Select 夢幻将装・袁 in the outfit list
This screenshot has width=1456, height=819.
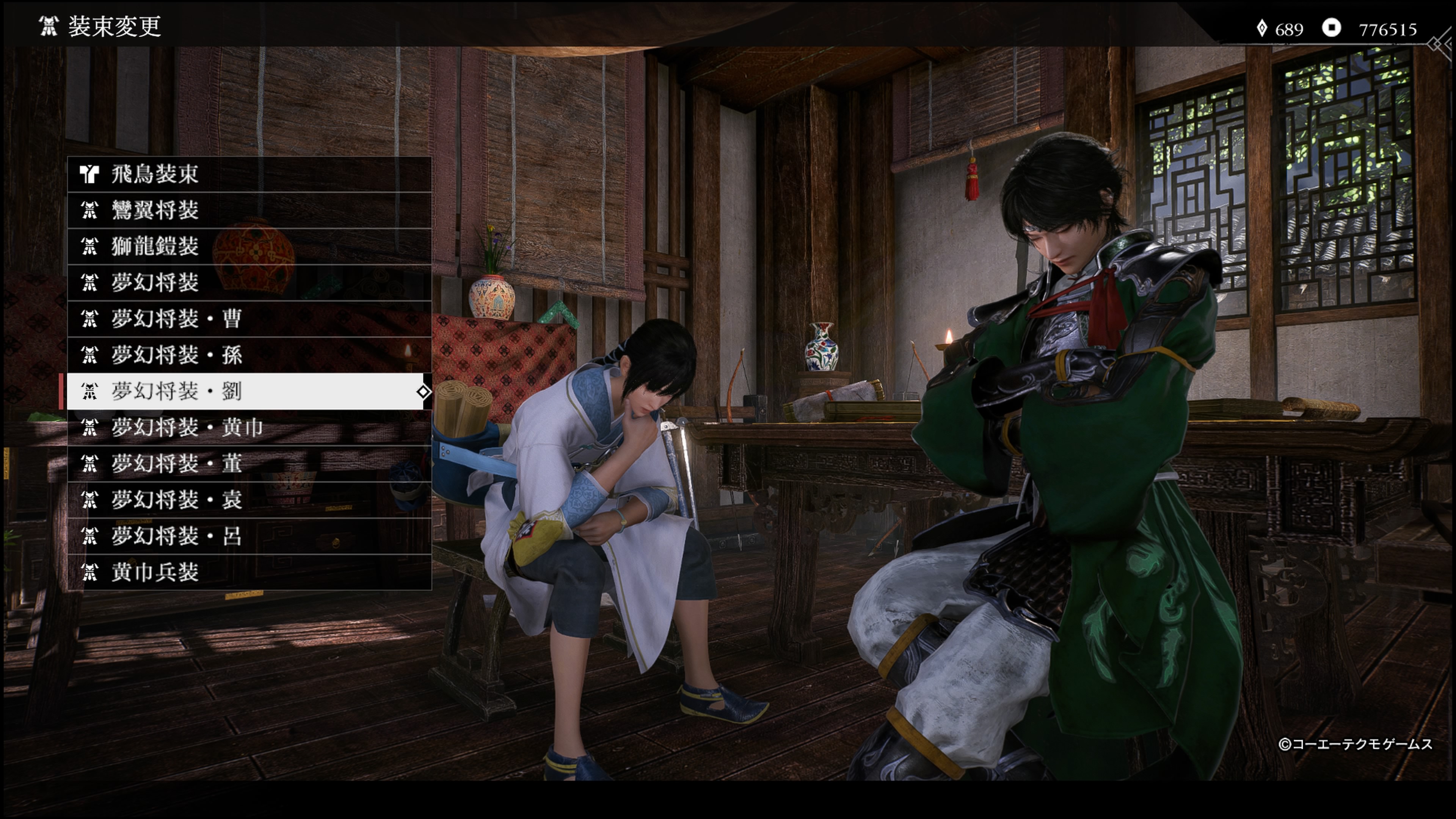(x=249, y=500)
